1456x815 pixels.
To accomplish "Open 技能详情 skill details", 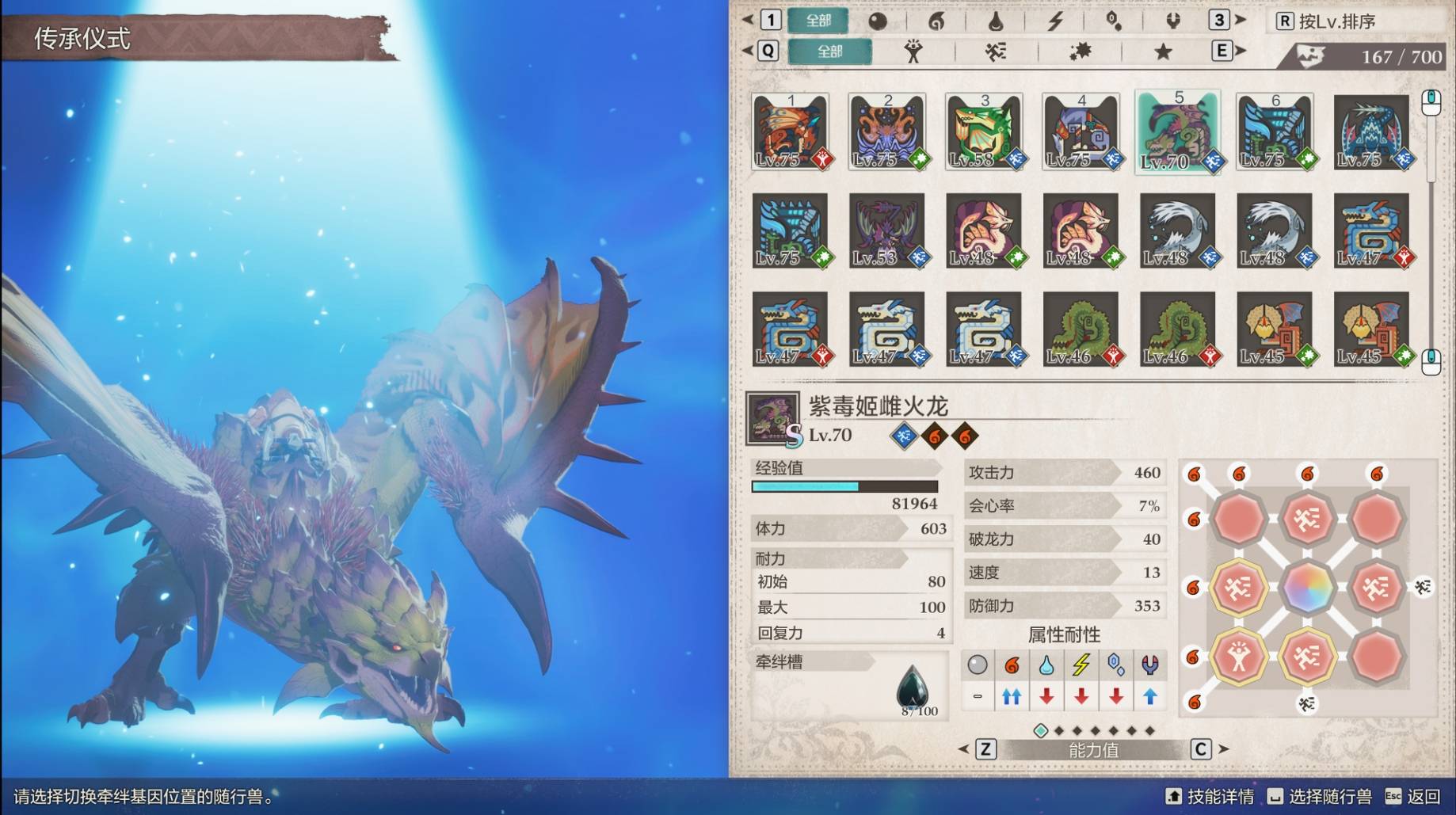I will [1210, 796].
